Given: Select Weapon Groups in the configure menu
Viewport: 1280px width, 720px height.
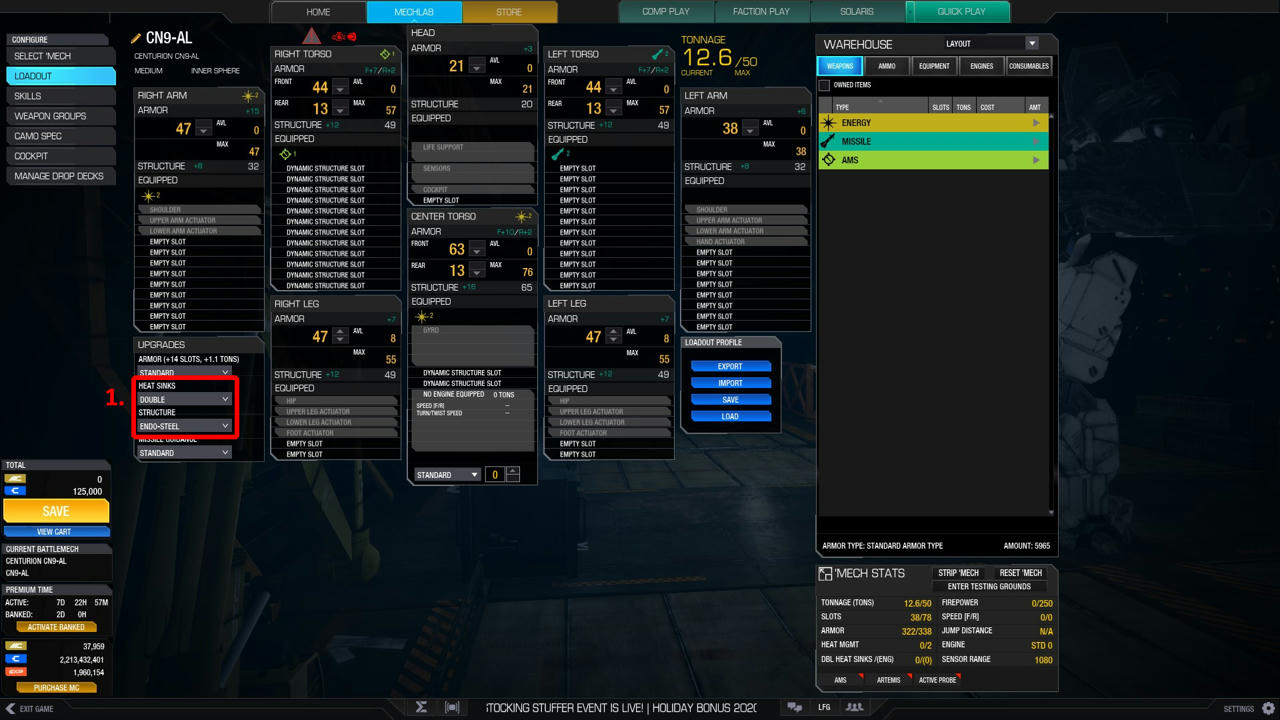Looking at the screenshot, I should pos(60,116).
